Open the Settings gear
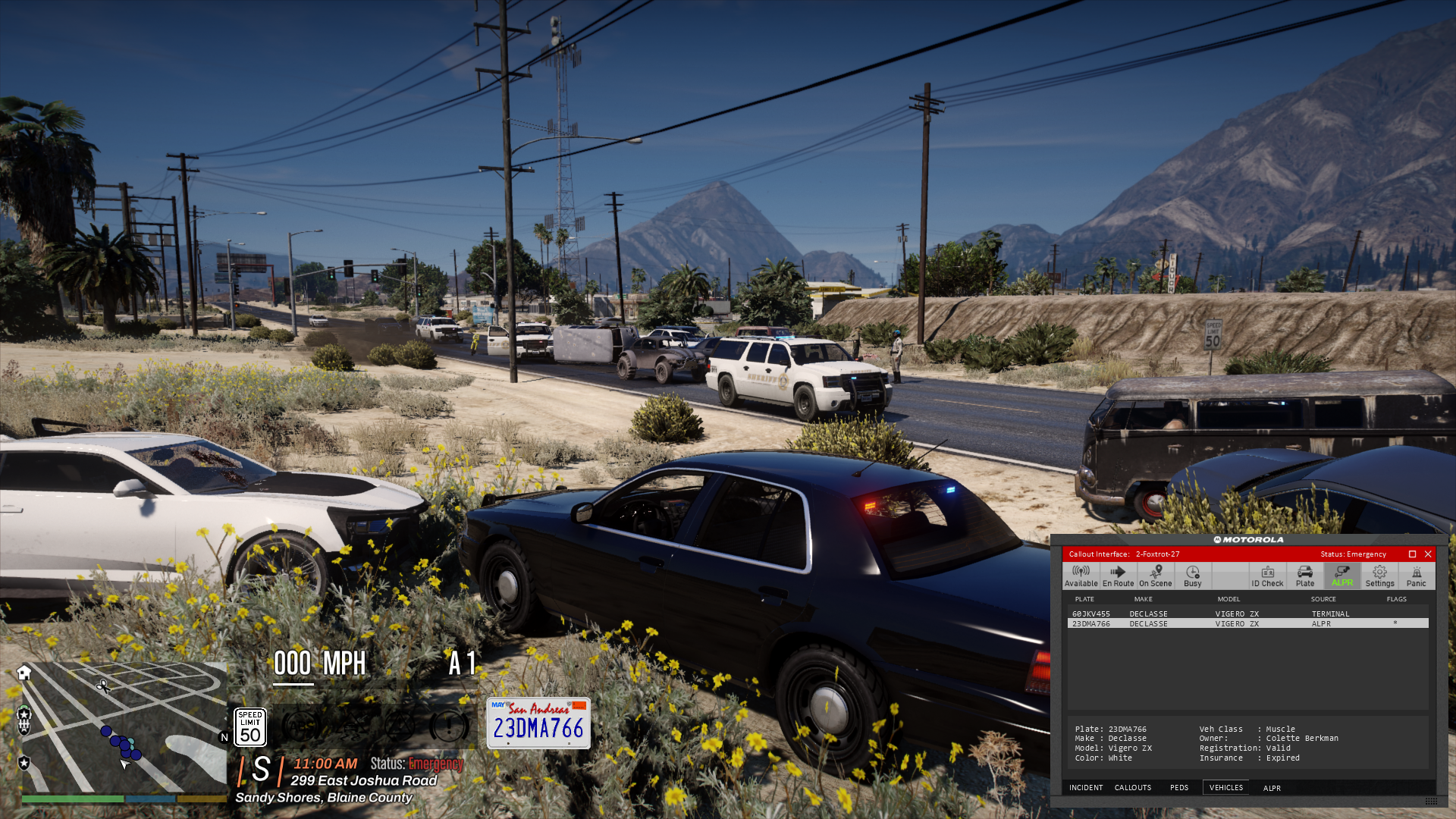The width and height of the screenshot is (1456, 819). tap(1379, 576)
